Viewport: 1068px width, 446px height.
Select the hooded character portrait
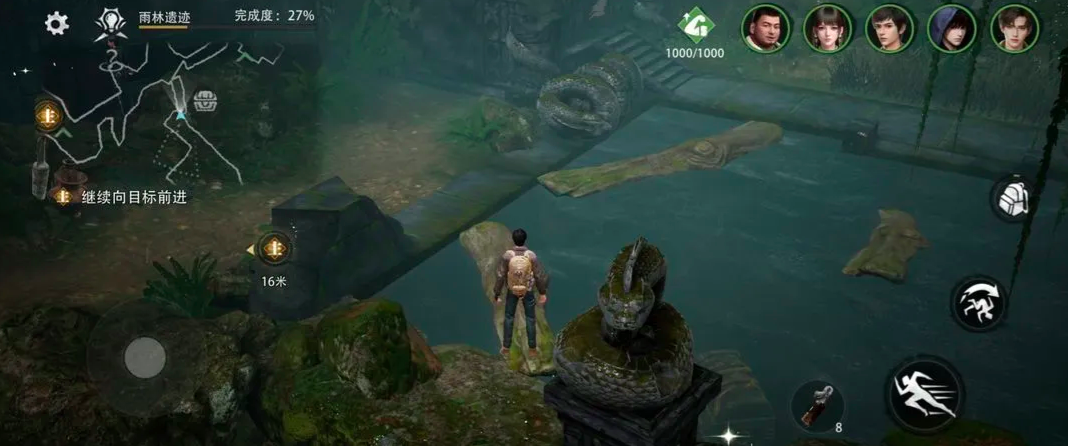click(952, 28)
